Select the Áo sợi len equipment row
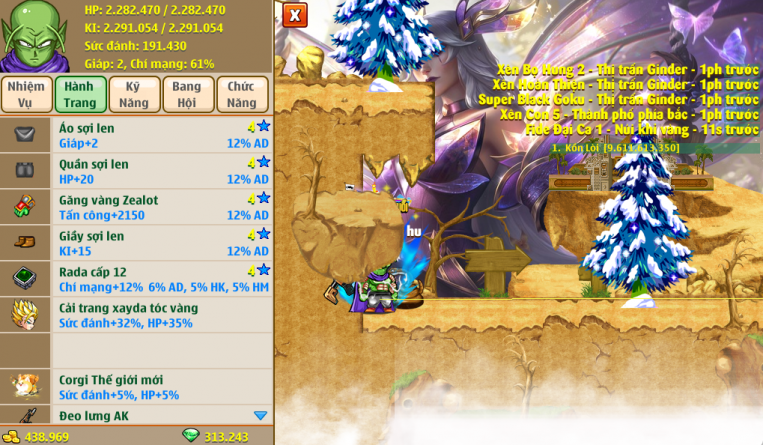The image size is (763, 445). (x=160, y=135)
